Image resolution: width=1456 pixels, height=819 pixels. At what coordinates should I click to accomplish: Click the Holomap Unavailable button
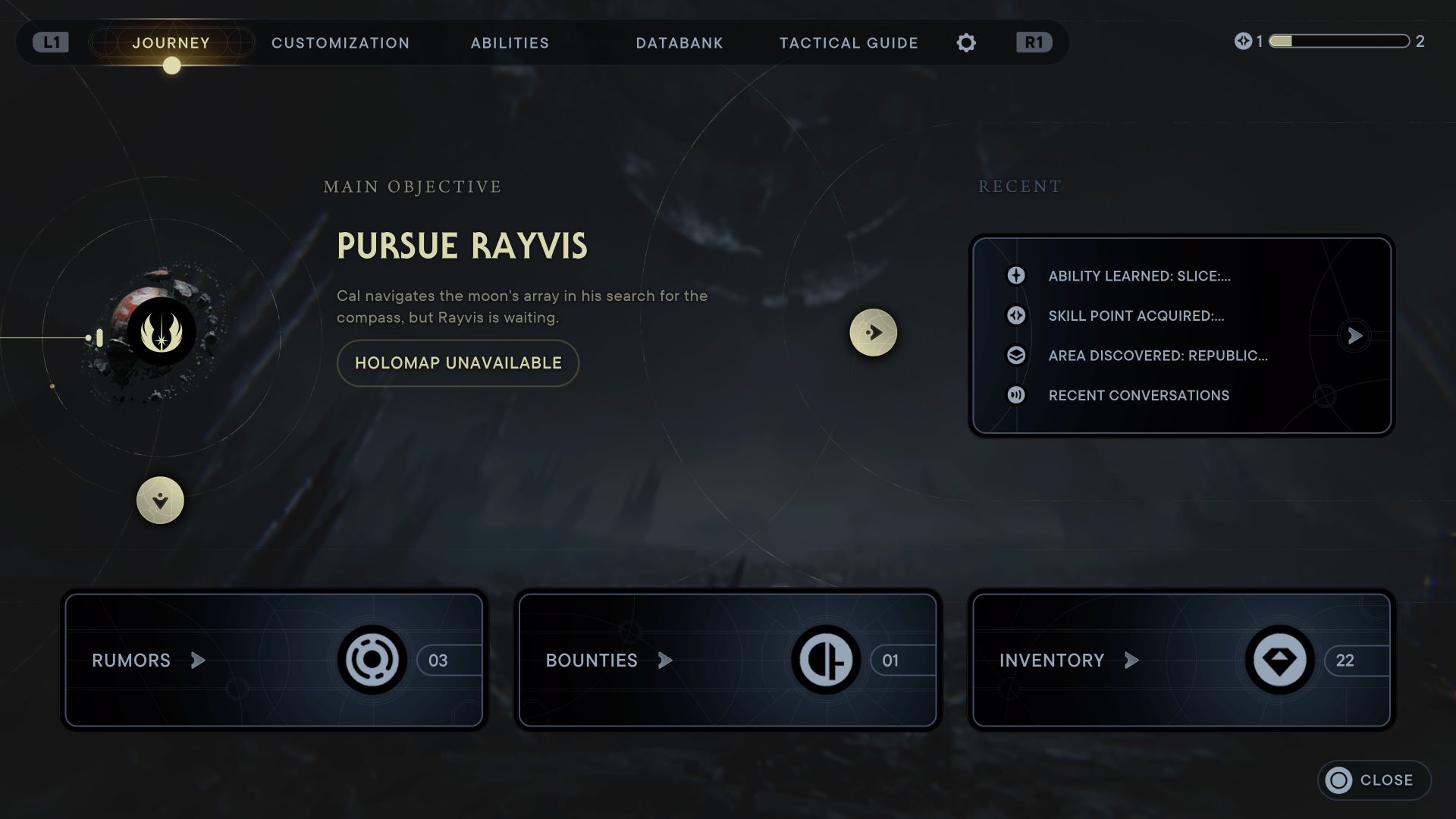457,362
